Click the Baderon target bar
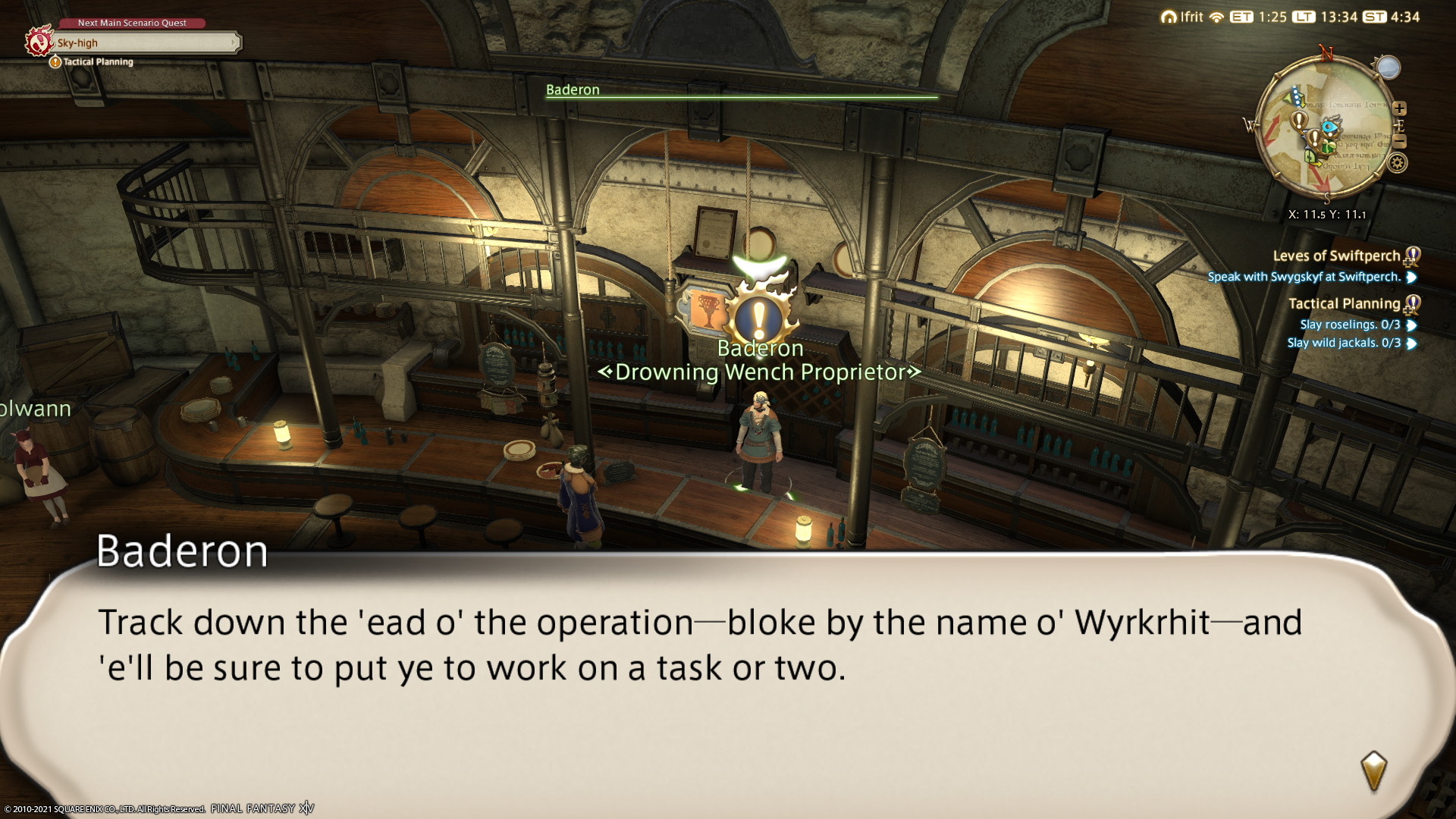The image size is (1456, 819). (741, 90)
